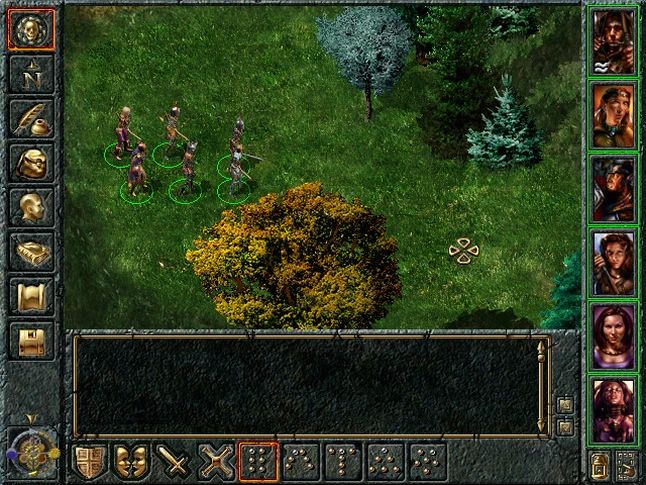Select the portrait of the woman in purple

pyautogui.click(x=613, y=335)
